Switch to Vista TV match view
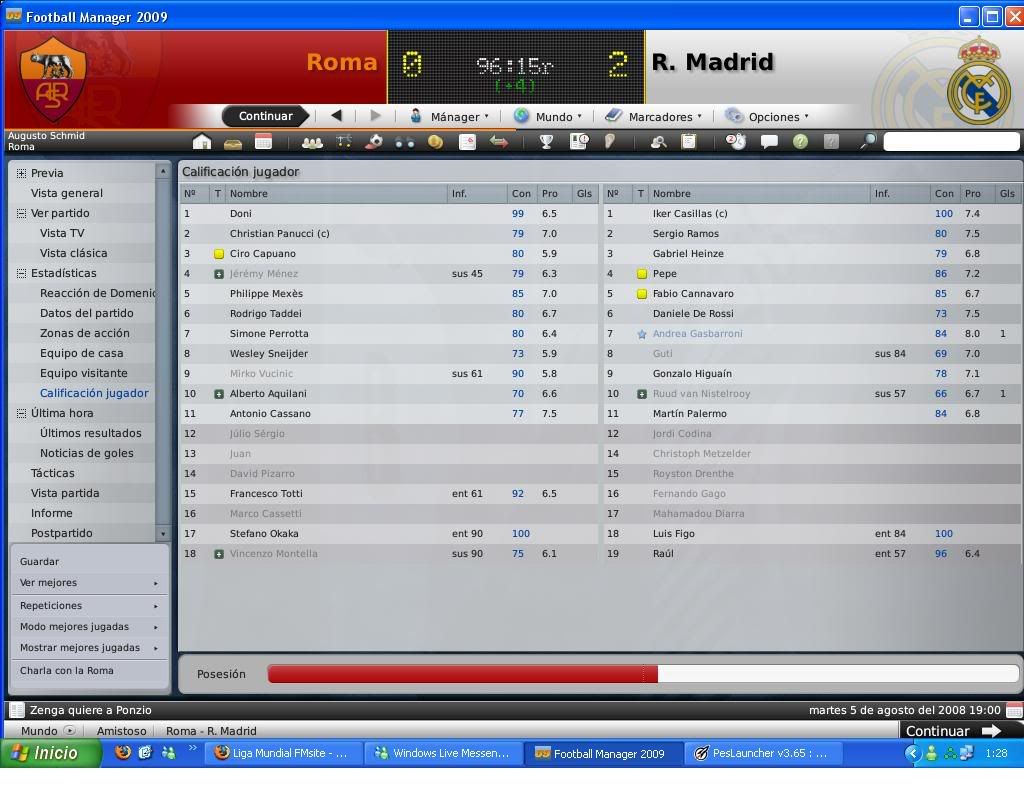Viewport: 1024px width, 791px height. tap(62, 233)
